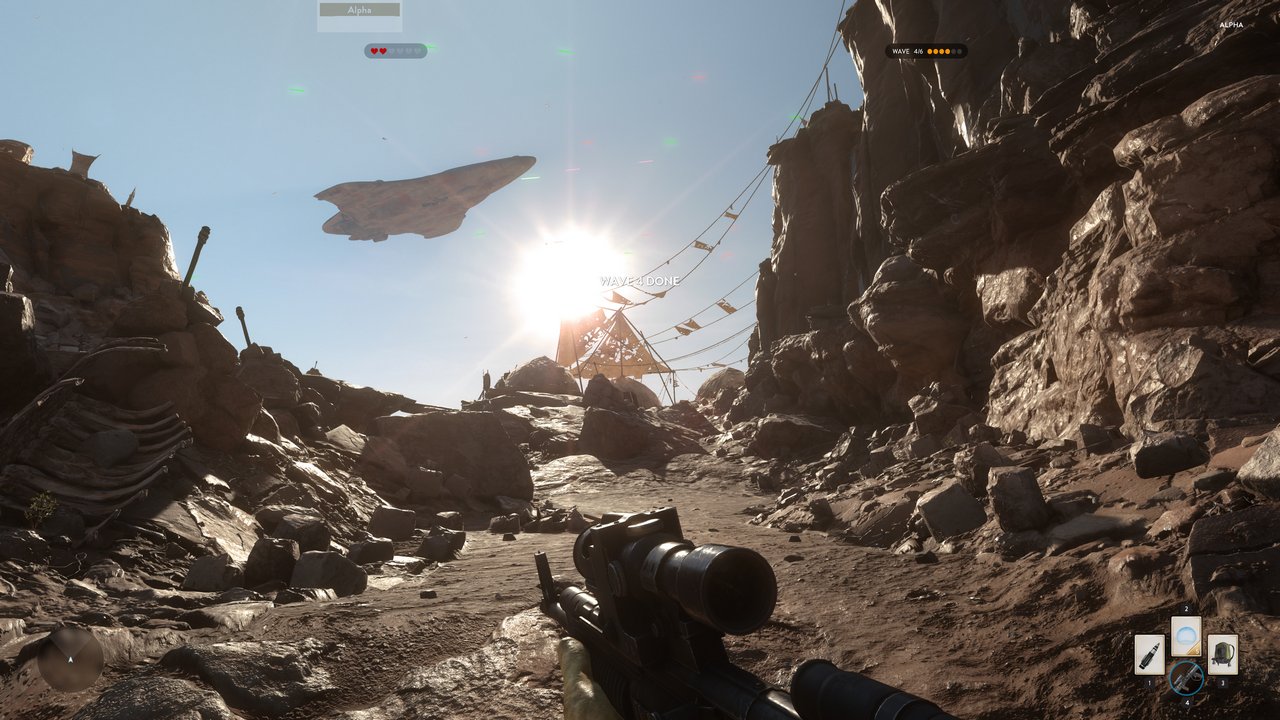
Task: Toggle the last green wave indicator dot
Action: (x=960, y=51)
